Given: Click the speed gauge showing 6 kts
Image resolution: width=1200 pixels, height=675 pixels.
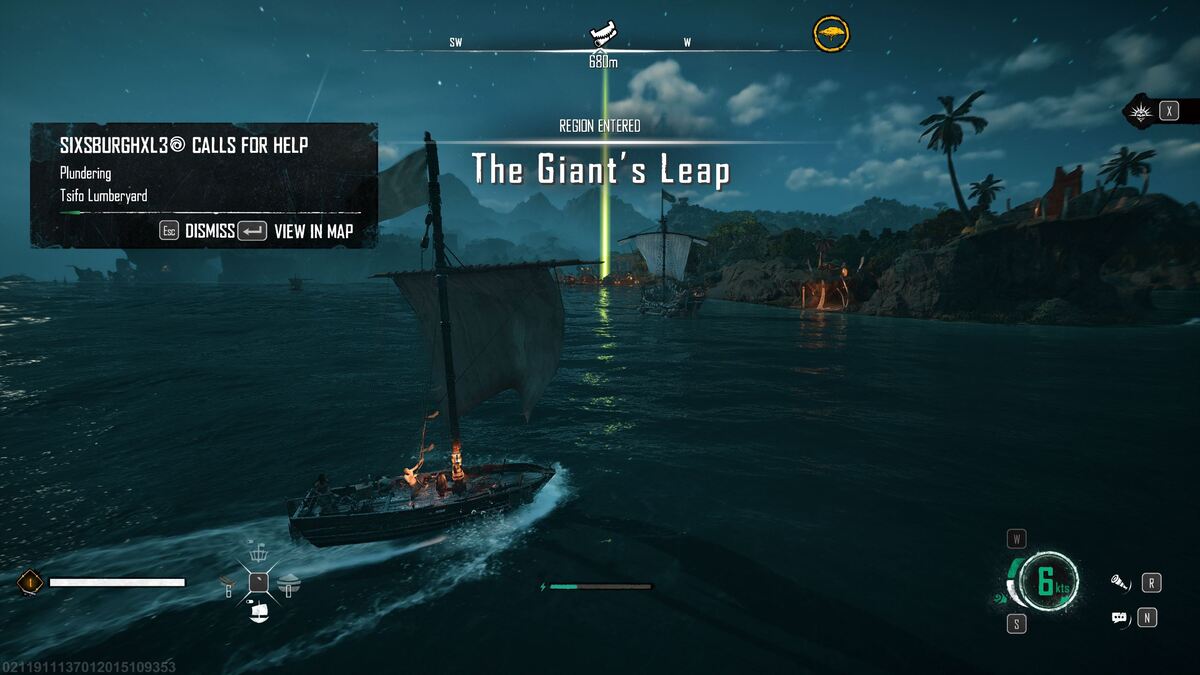Looking at the screenshot, I should (1047, 581).
